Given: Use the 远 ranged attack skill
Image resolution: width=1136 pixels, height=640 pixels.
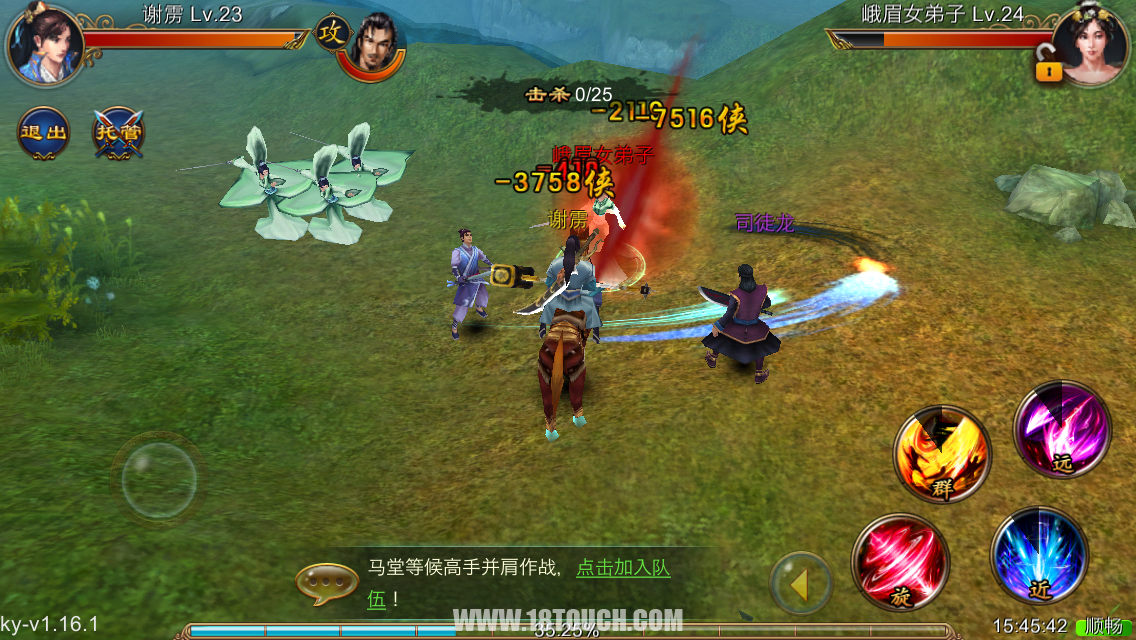Looking at the screenshot, I should [1062, 430].
